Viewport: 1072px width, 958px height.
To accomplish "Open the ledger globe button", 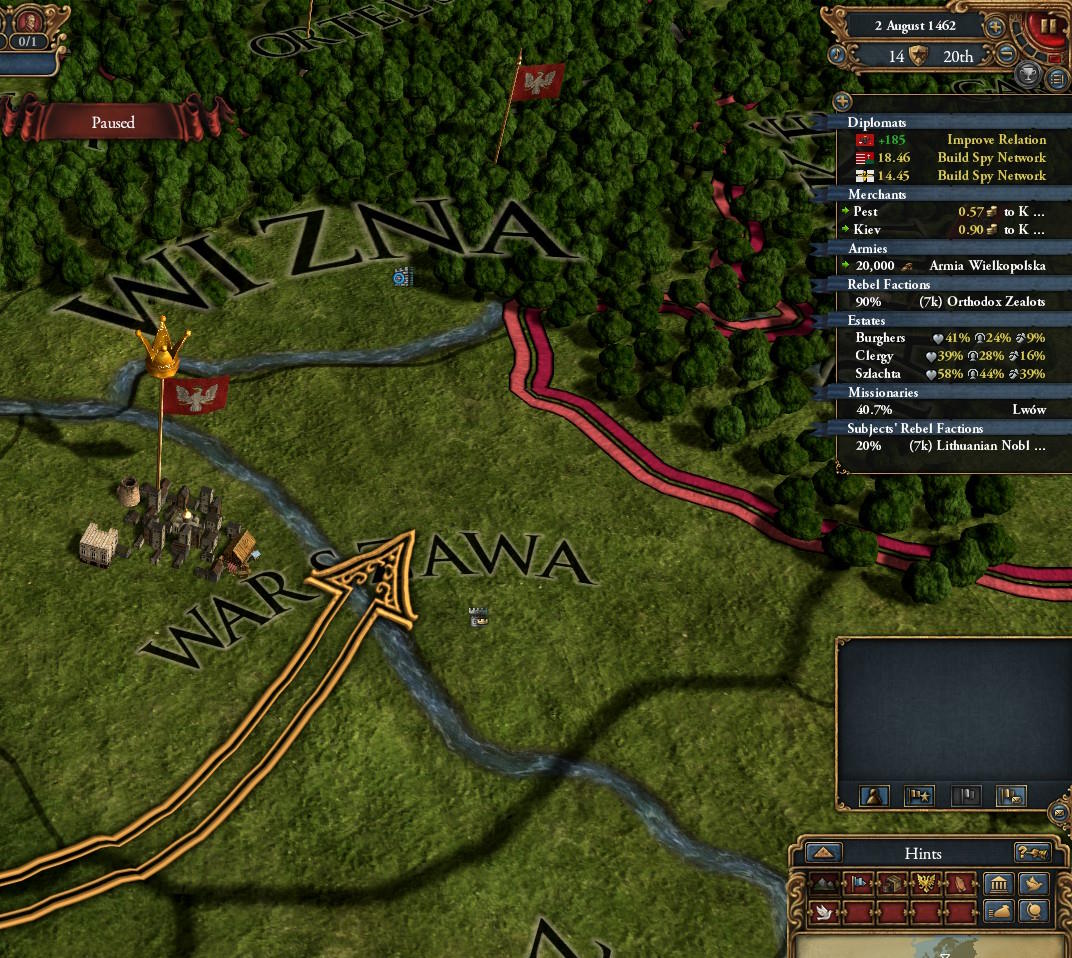I will click(1032, 912).
